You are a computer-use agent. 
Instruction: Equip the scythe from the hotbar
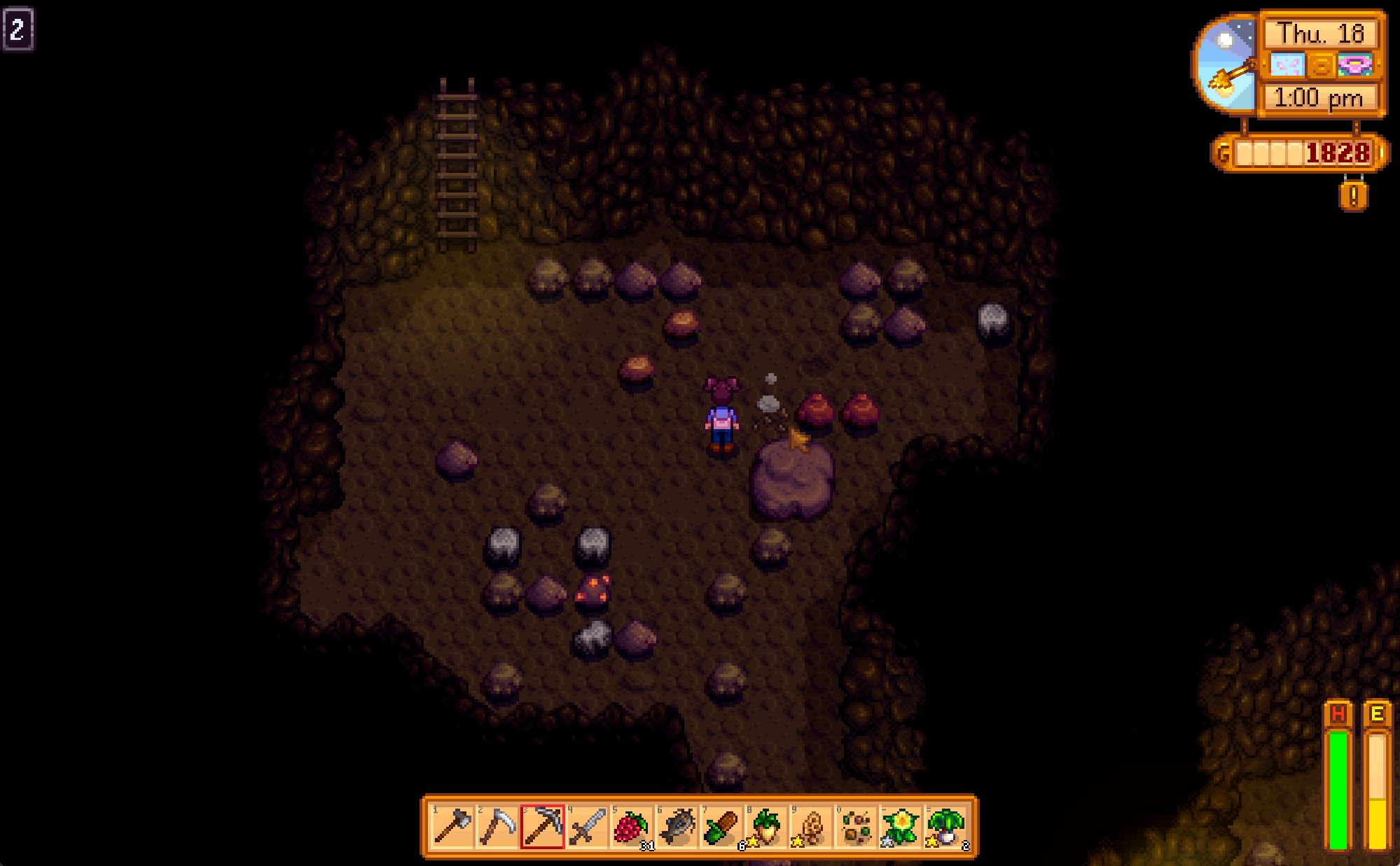tap(497, 827)
